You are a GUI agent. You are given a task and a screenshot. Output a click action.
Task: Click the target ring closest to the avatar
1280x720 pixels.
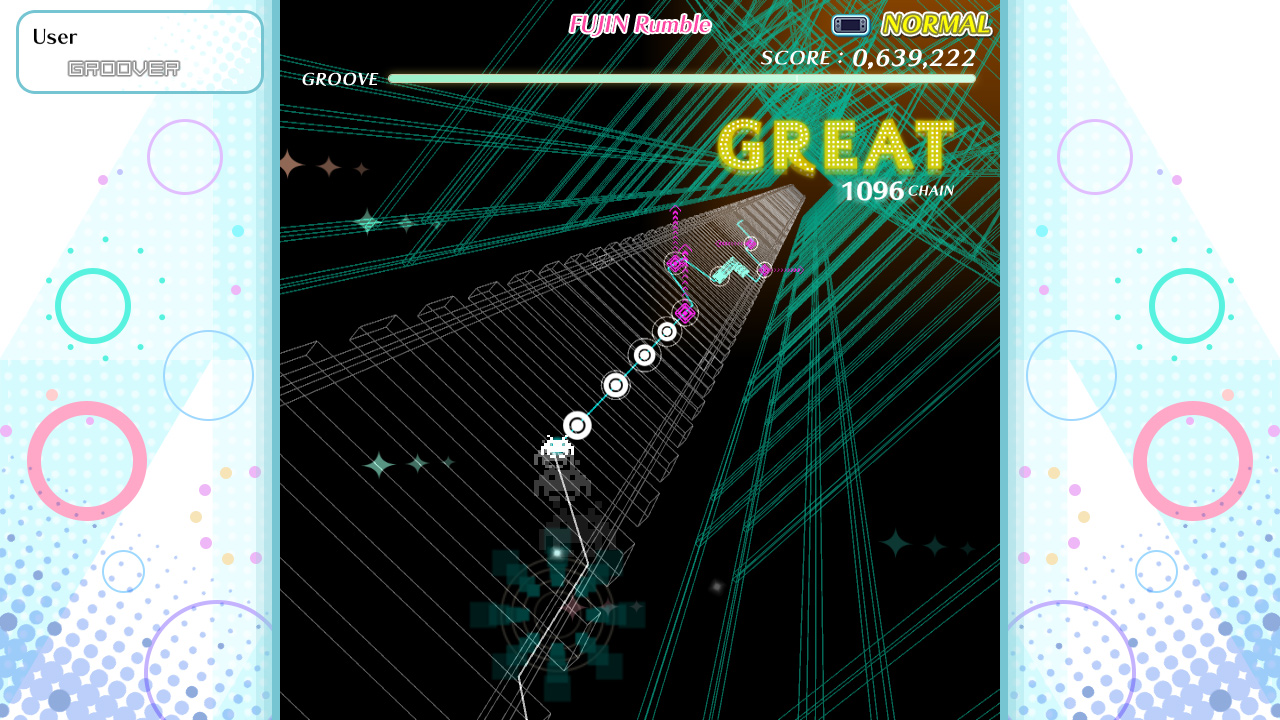(578, 424)
